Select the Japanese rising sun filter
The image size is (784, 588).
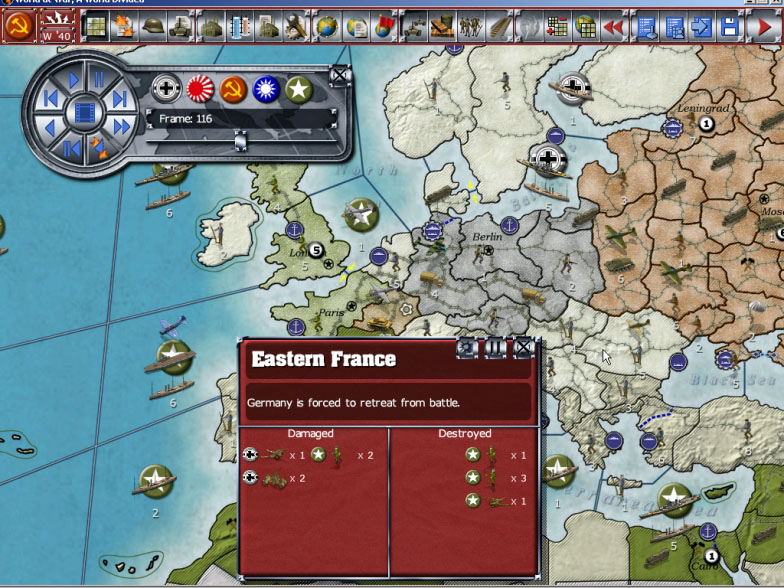click(201, 90)
